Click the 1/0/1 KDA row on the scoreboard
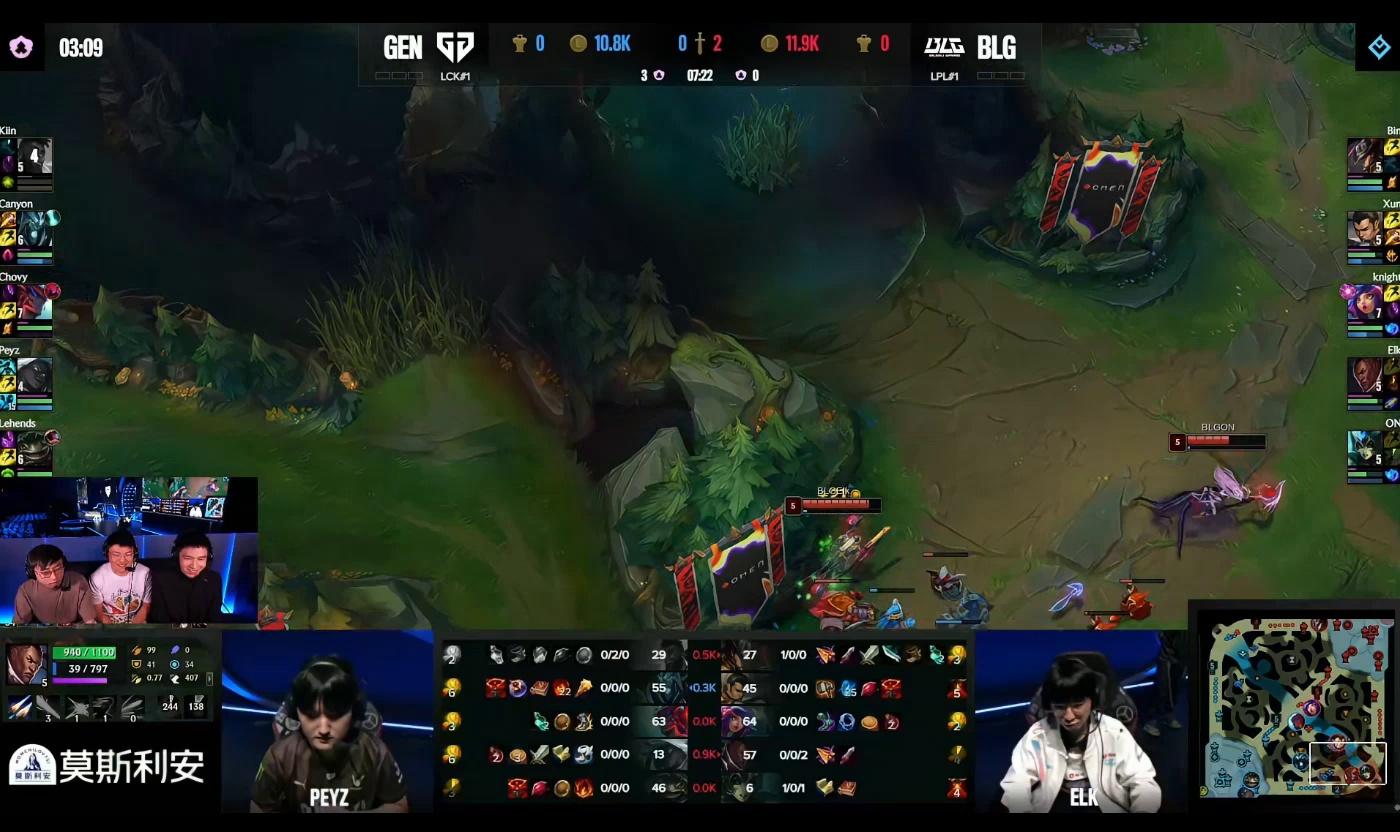The image size is (1400, 832). (793, 788)
